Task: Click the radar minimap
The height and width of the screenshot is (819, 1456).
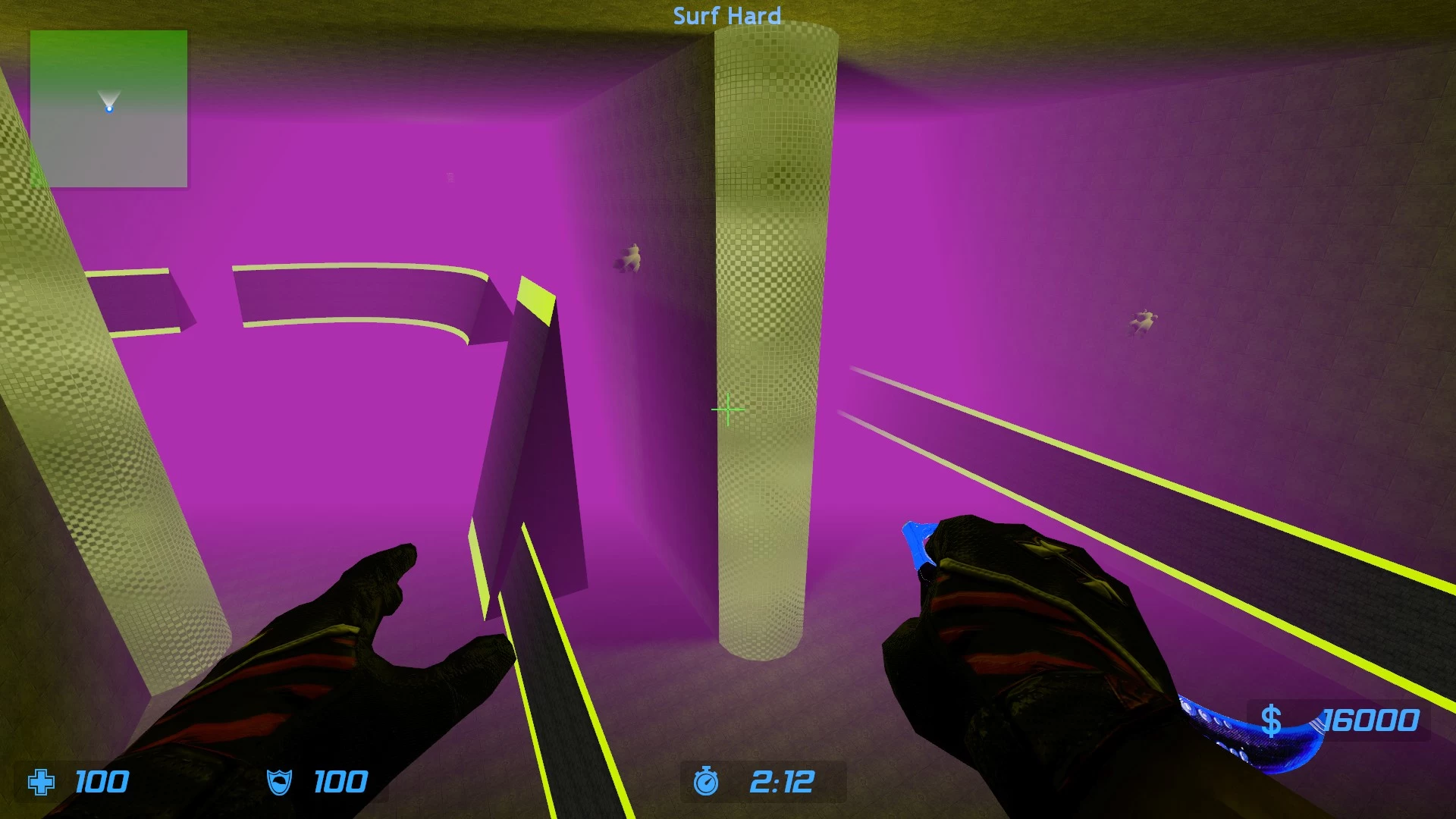Action: pyautogui.click(x=108, y=108)
